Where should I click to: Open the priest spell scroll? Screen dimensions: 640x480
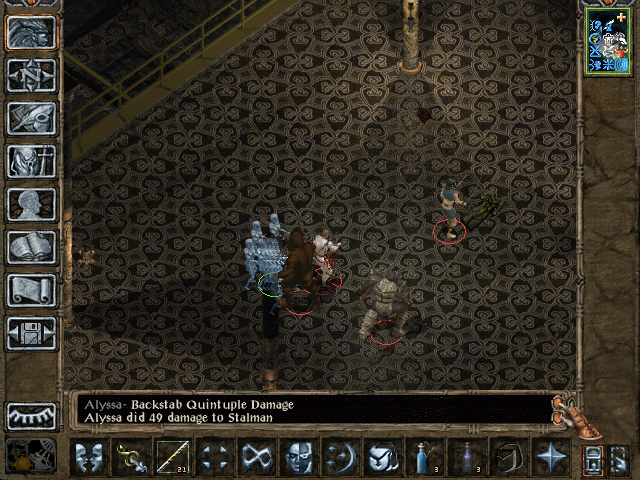click(32, 290)
